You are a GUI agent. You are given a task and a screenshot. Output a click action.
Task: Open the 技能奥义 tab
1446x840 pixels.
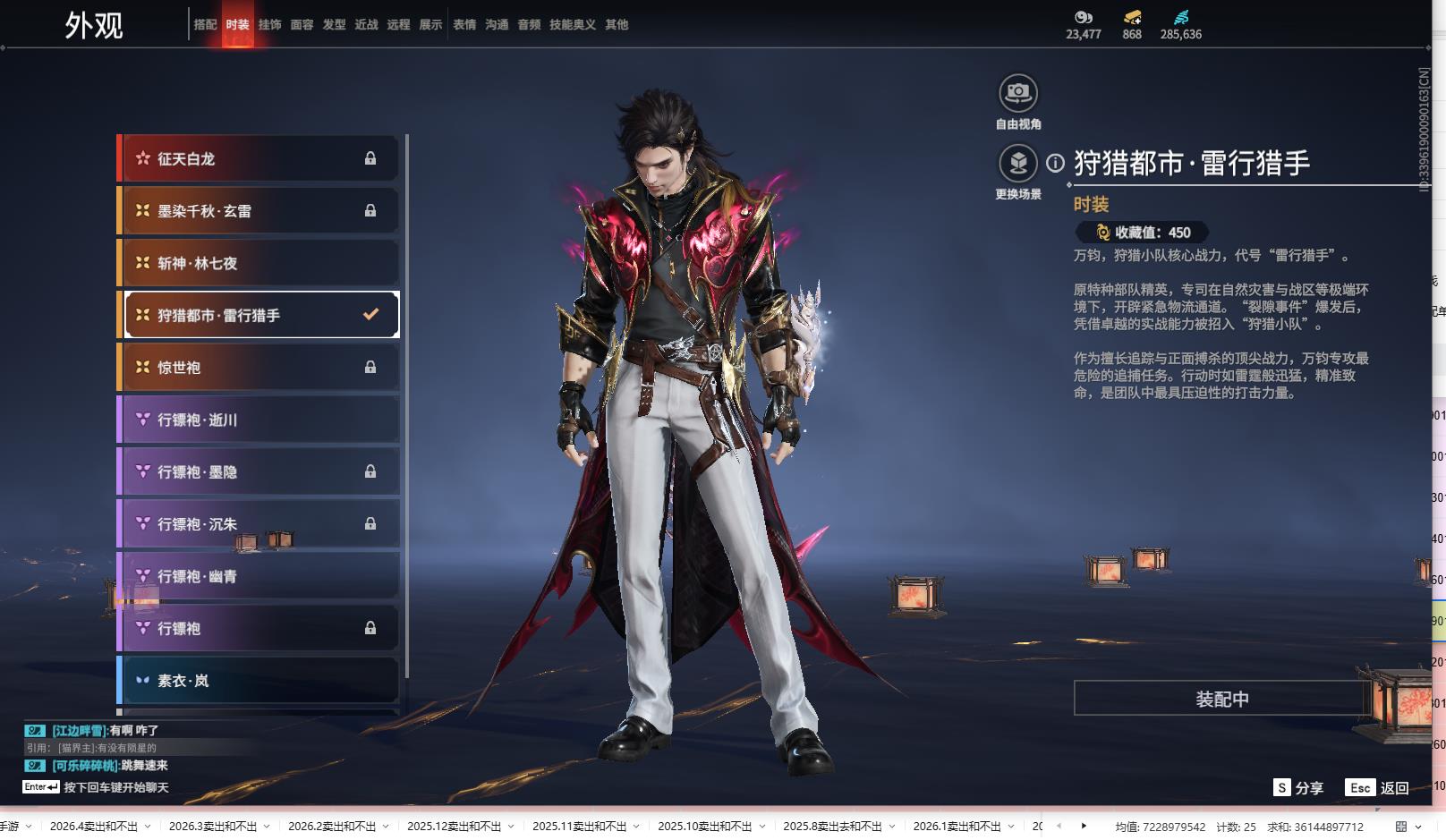(x=572, y=25)
